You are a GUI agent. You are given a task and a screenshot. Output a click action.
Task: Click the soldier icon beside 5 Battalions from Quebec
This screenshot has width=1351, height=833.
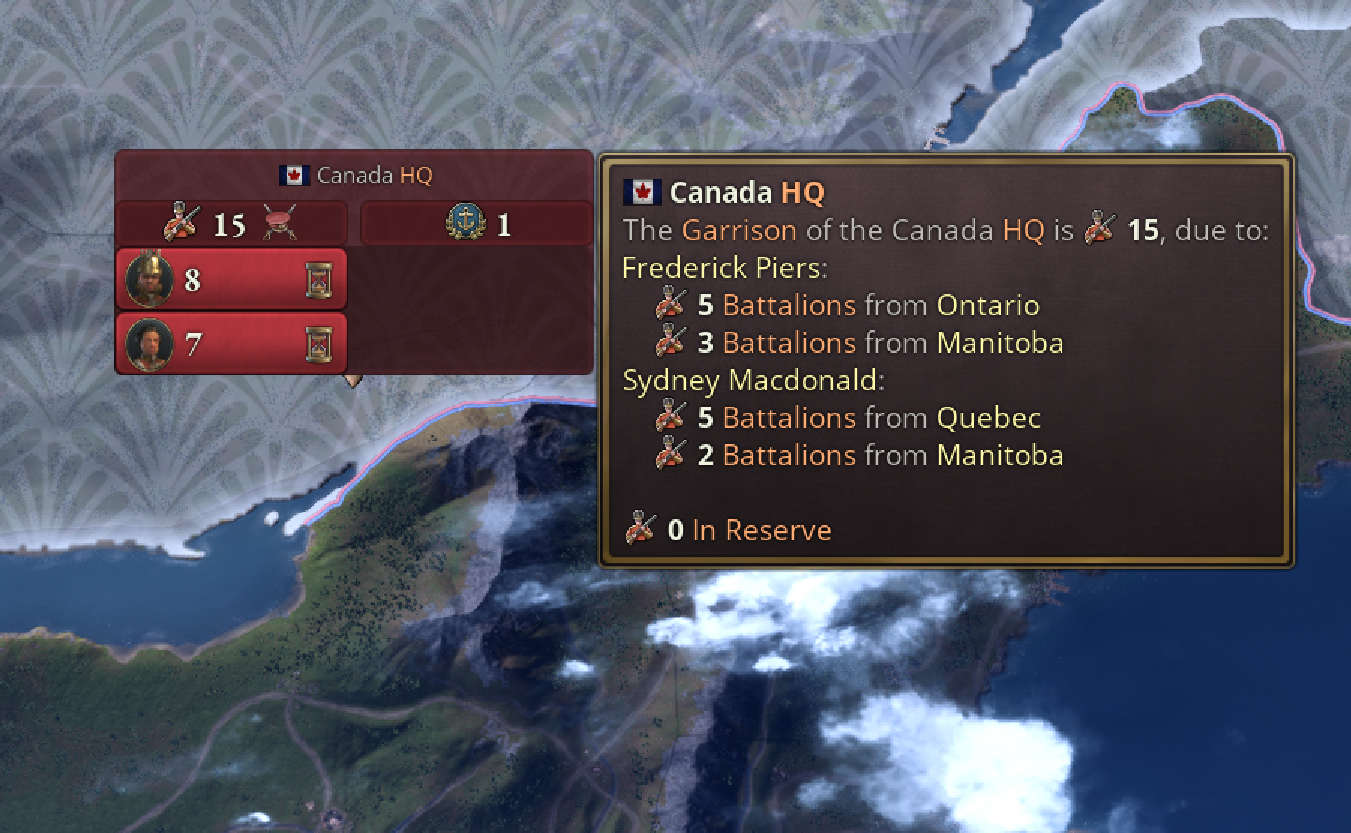pyautogui.click(x=670, y=417)
